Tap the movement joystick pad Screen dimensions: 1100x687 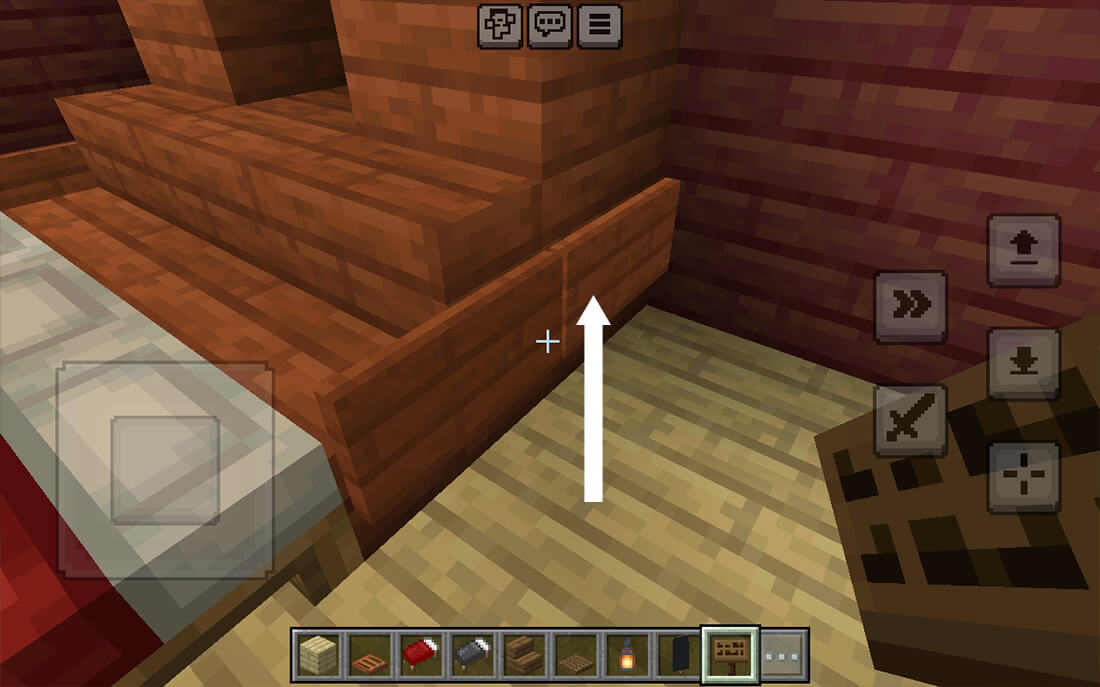(165, 470)
